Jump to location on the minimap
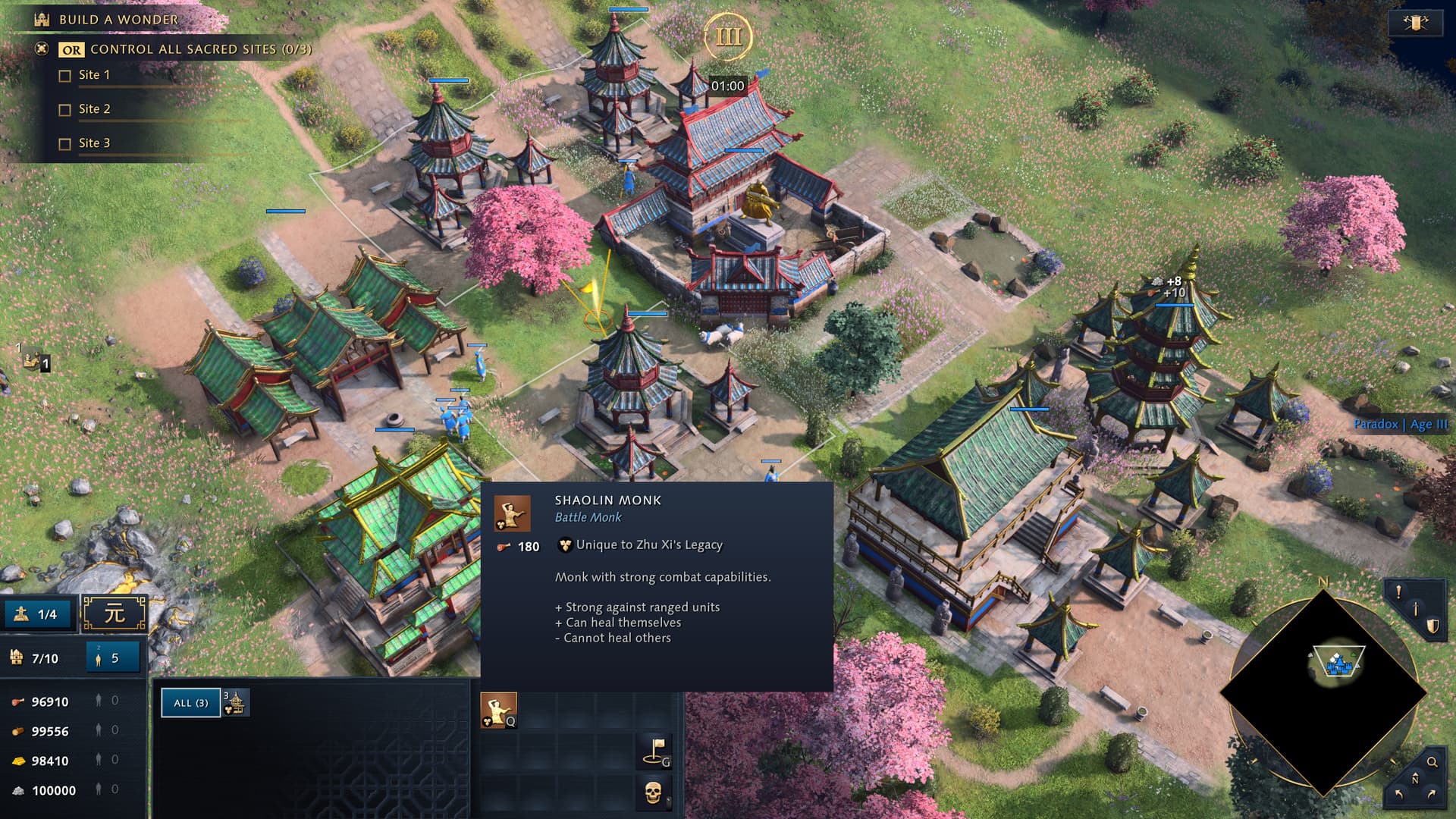Screen dimensions: 1456x819 click(x=1323, y=692)
